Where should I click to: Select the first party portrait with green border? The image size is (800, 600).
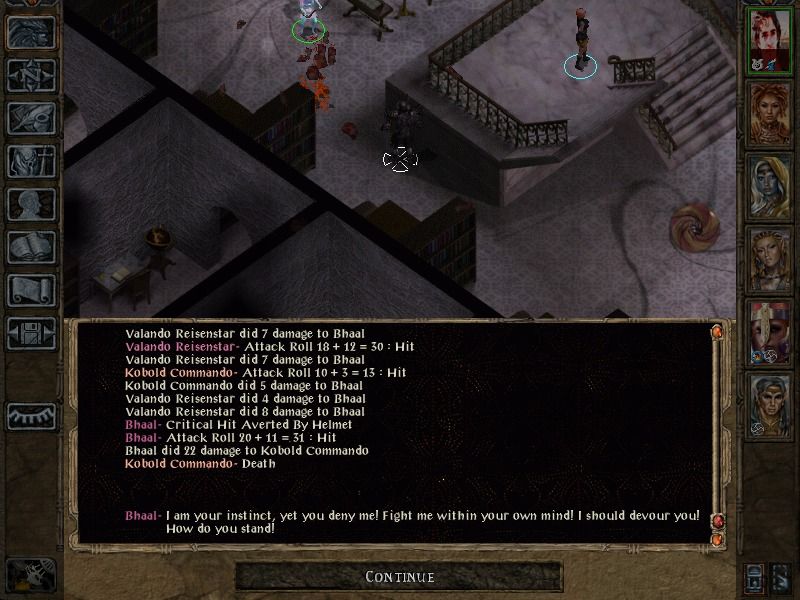[768, 41]
